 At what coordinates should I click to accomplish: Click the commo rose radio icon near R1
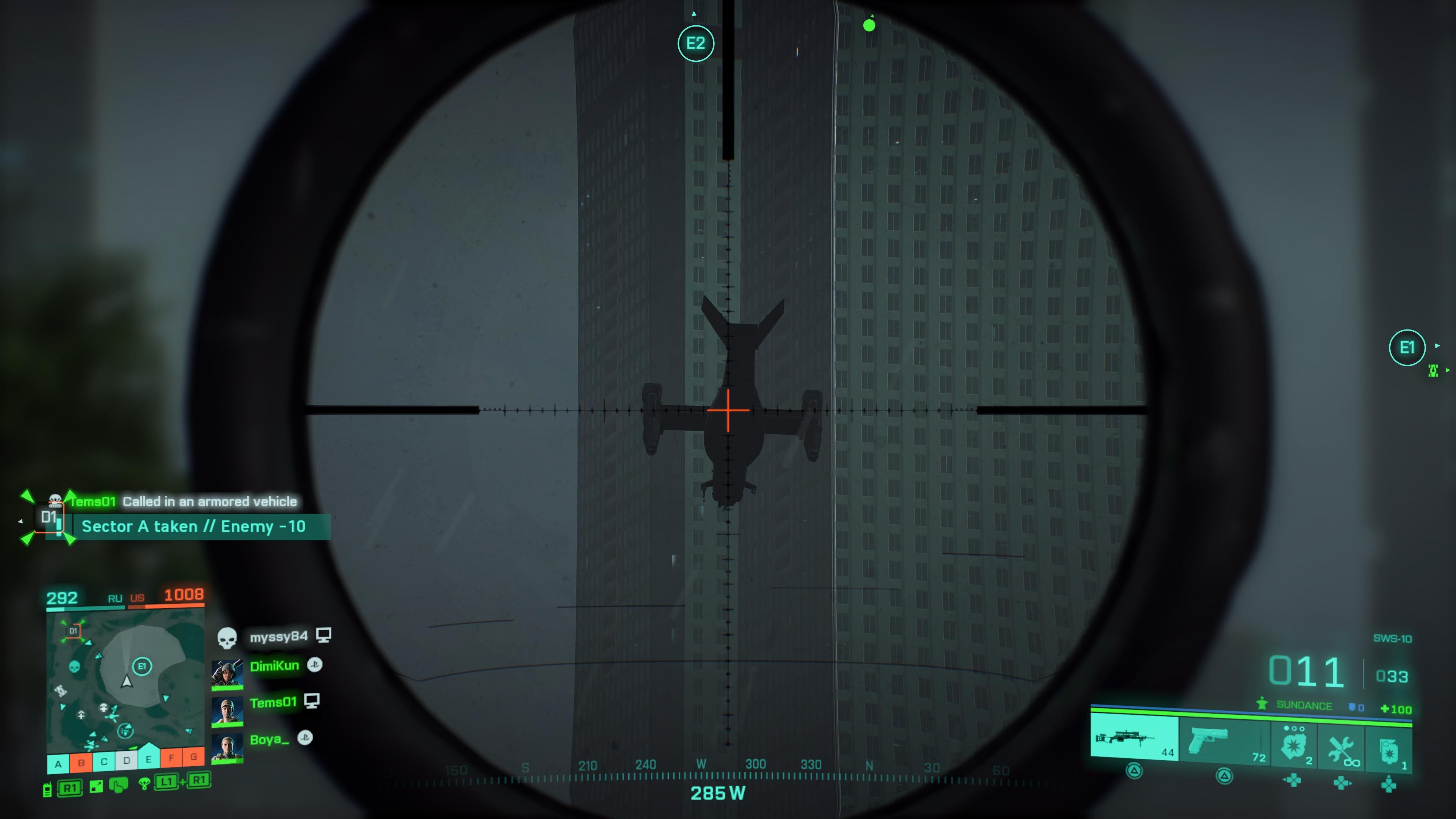[x=47, y=790]
